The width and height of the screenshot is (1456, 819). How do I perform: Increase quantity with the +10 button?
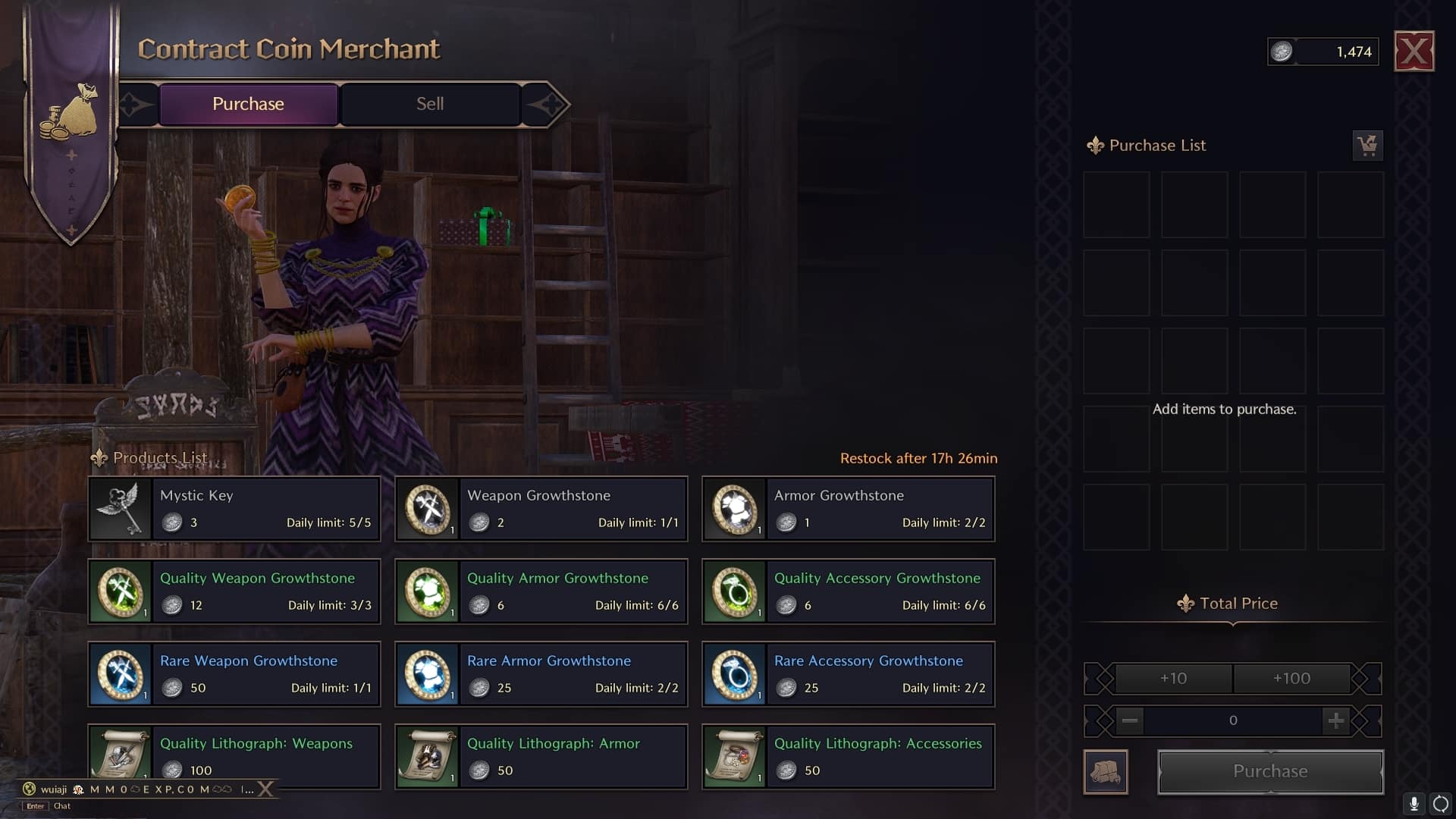[x=1173, y=679]
